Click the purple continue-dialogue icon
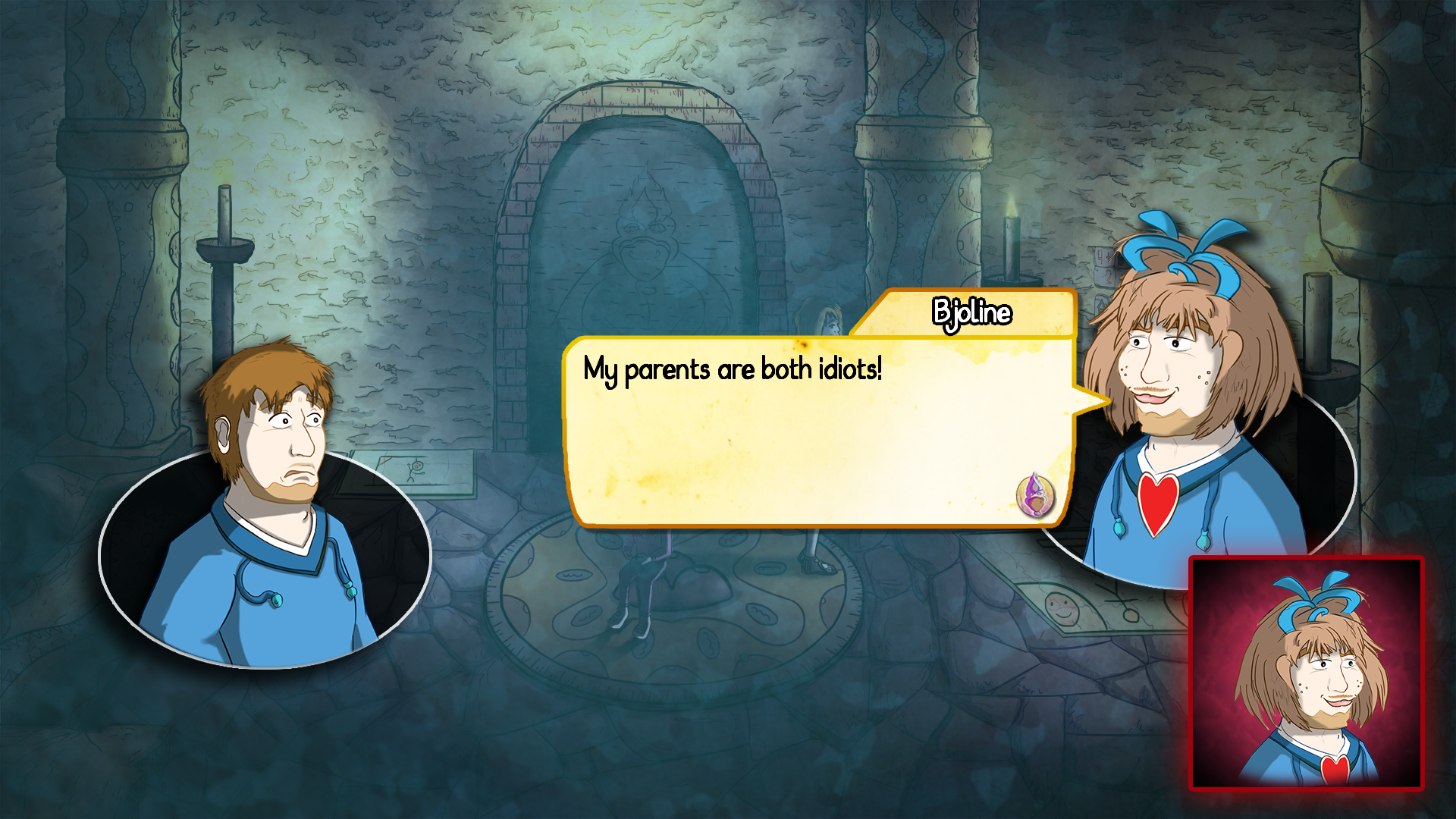1456x819 pixels. pos(1035,494)
